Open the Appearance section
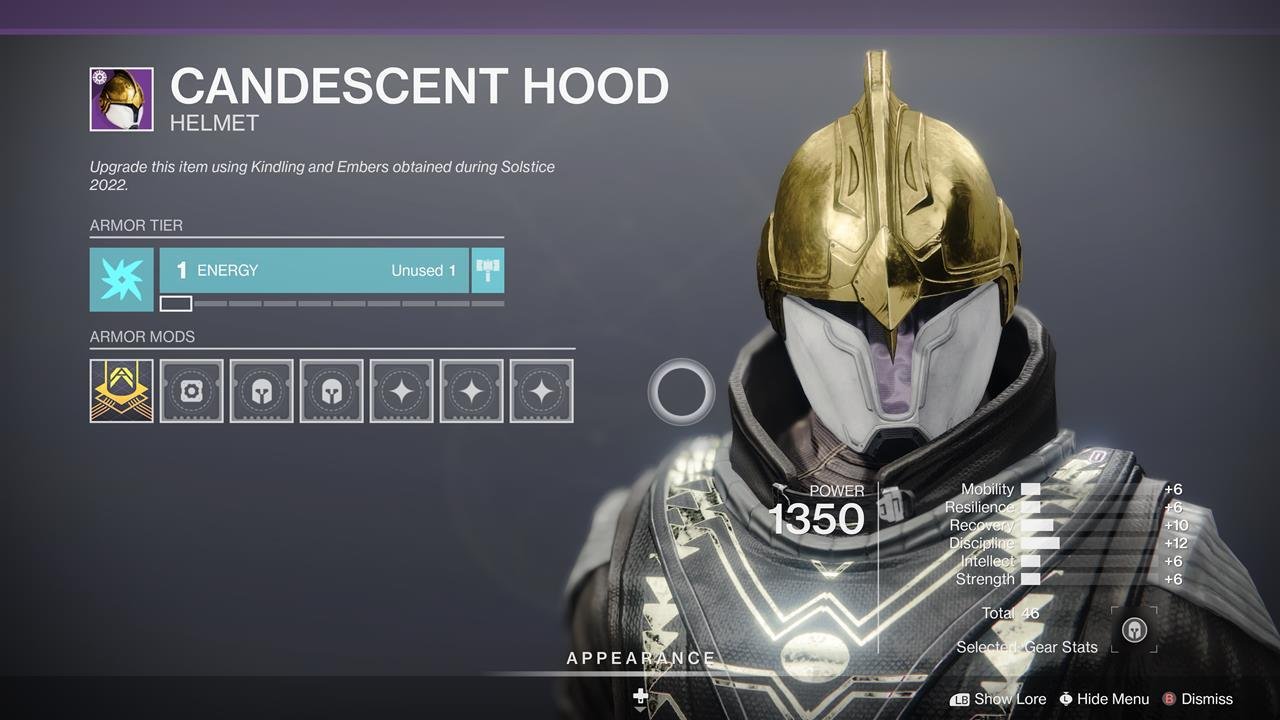1280x720 pixels. (x=641, y=658)
